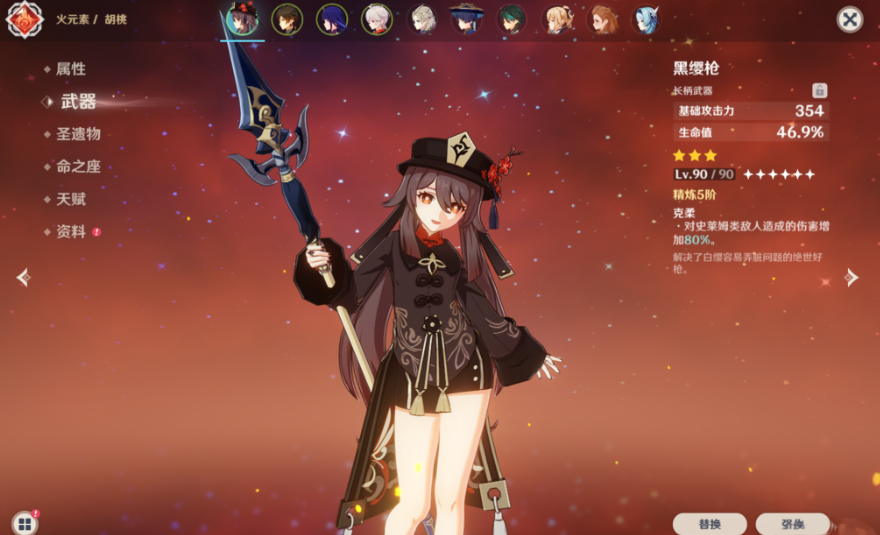
Task: Show the 天赋 talents tab
Action: [71, 199]
